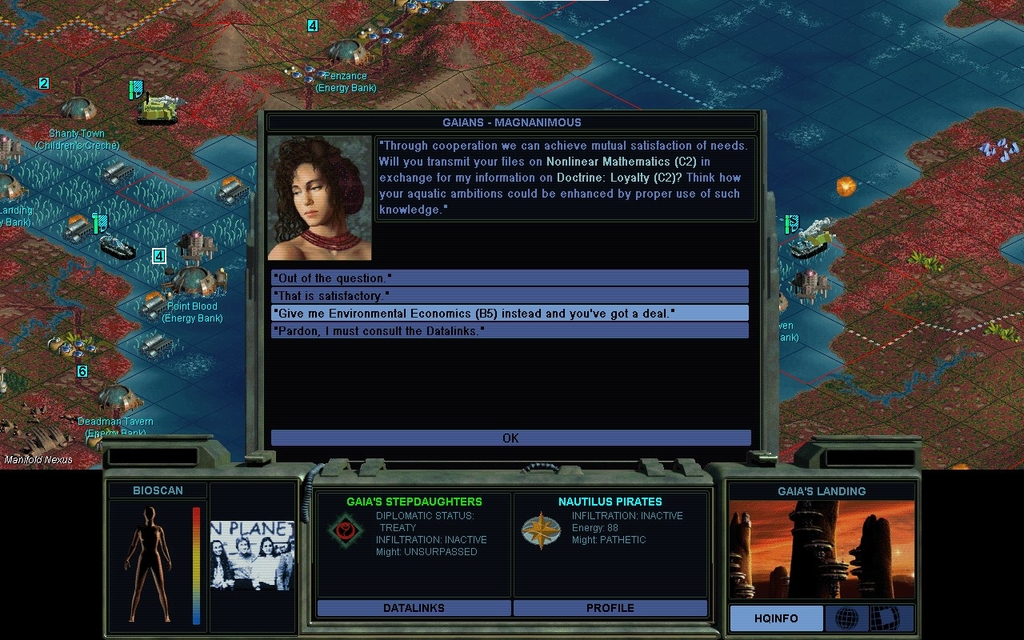
Task: Select "That is satisfactory." response
Action: click(509, 295)
